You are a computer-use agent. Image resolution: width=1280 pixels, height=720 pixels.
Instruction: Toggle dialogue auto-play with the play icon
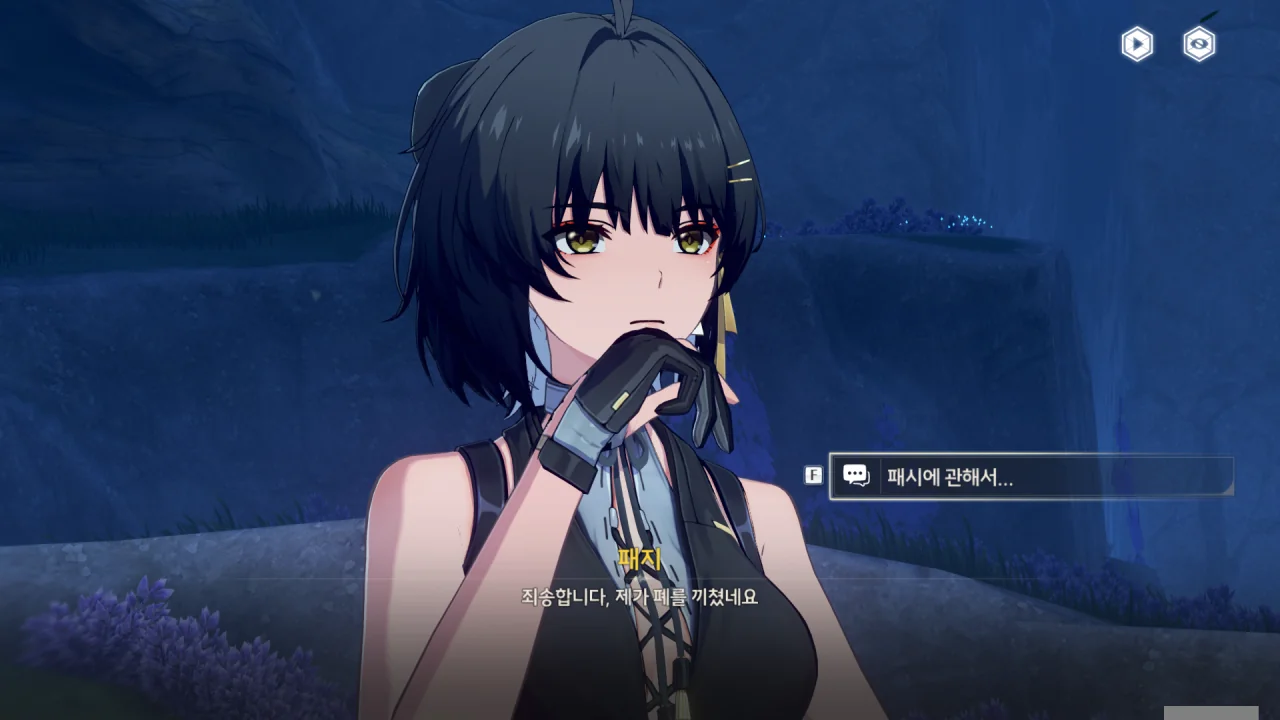[x=1137, y=44]
